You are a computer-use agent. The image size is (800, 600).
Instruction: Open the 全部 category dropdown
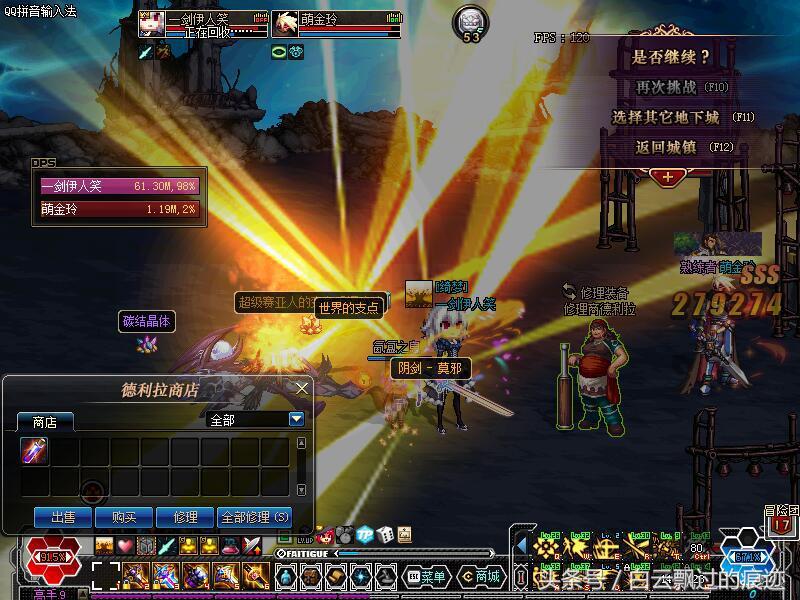pyautogui.click(x=296, y=420)
